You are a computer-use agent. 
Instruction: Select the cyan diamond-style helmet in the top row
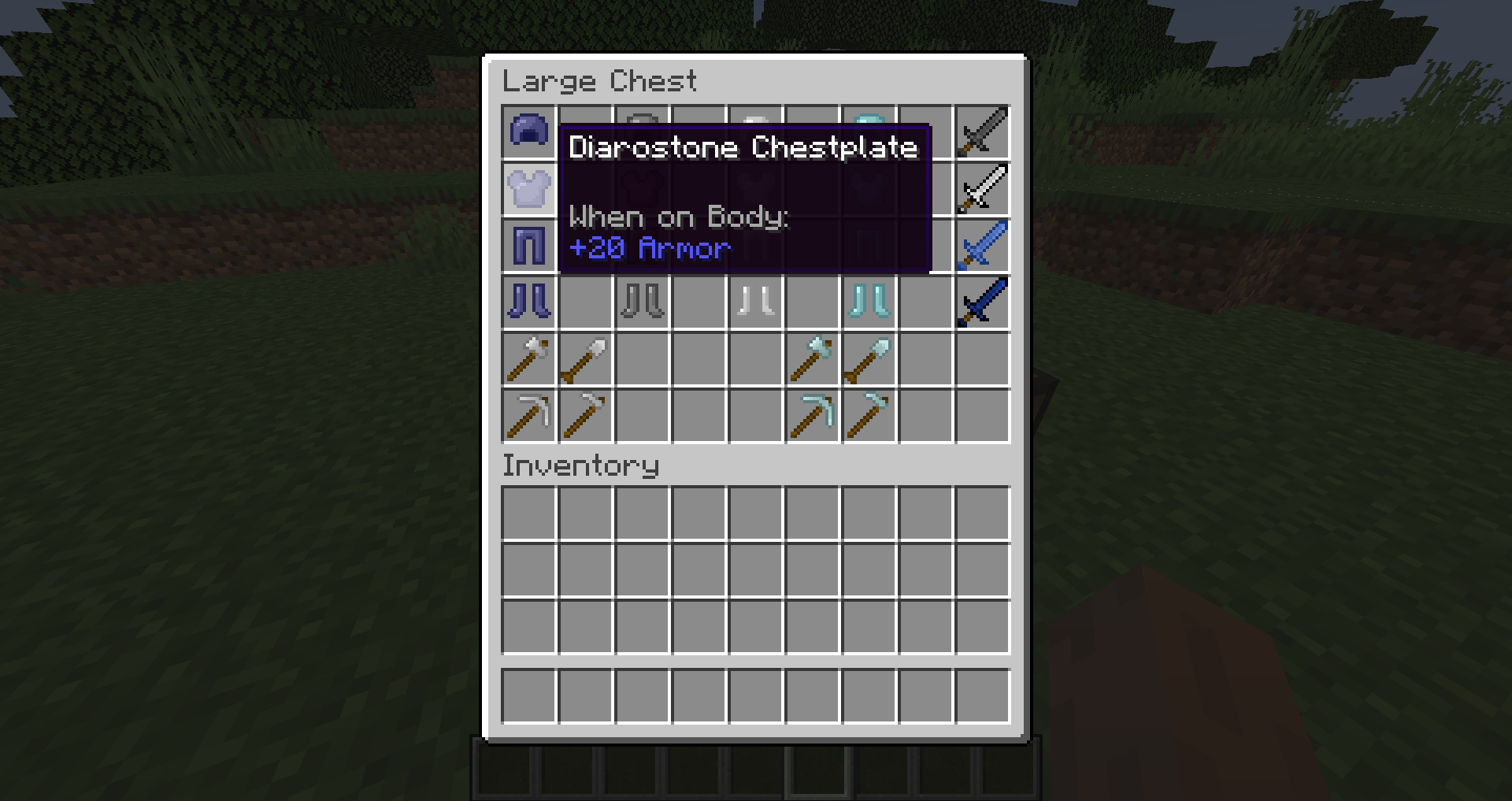(x=869, y=133)
